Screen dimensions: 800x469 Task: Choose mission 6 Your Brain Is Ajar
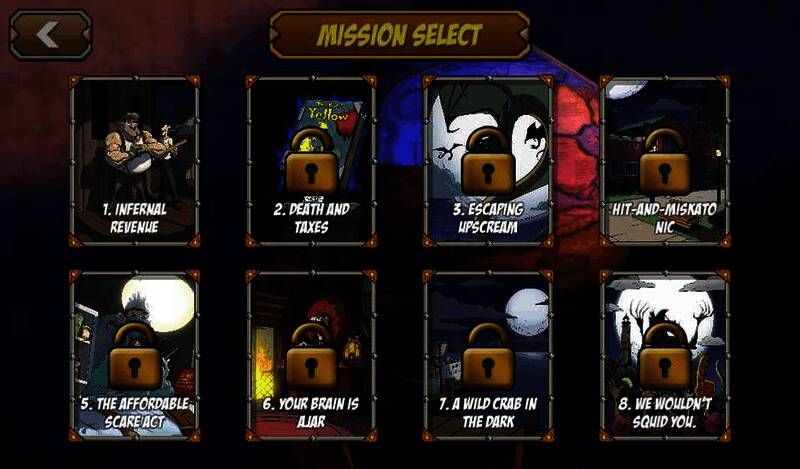click(x=311, y=355)
